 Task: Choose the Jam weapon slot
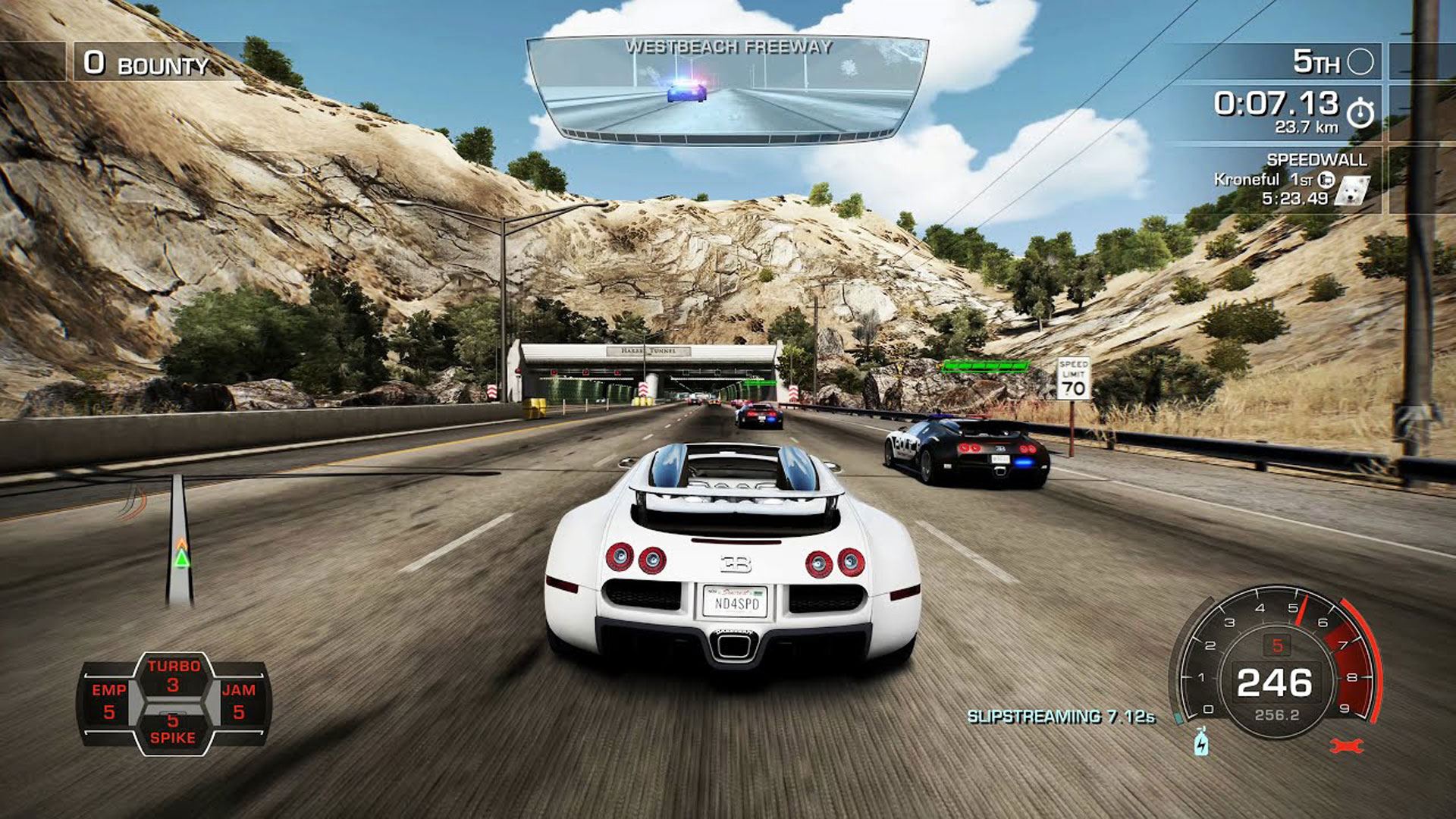click(239, 701)
